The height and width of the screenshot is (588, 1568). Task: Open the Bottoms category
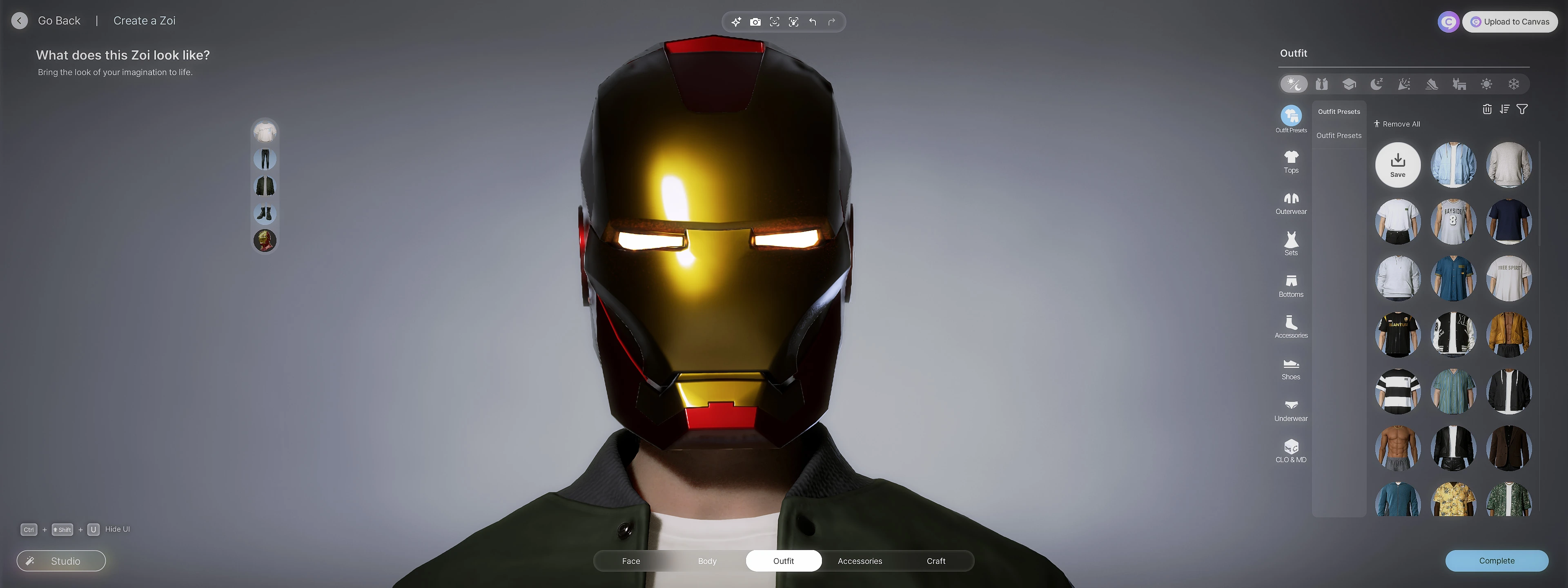click(x=1290, y=286)
